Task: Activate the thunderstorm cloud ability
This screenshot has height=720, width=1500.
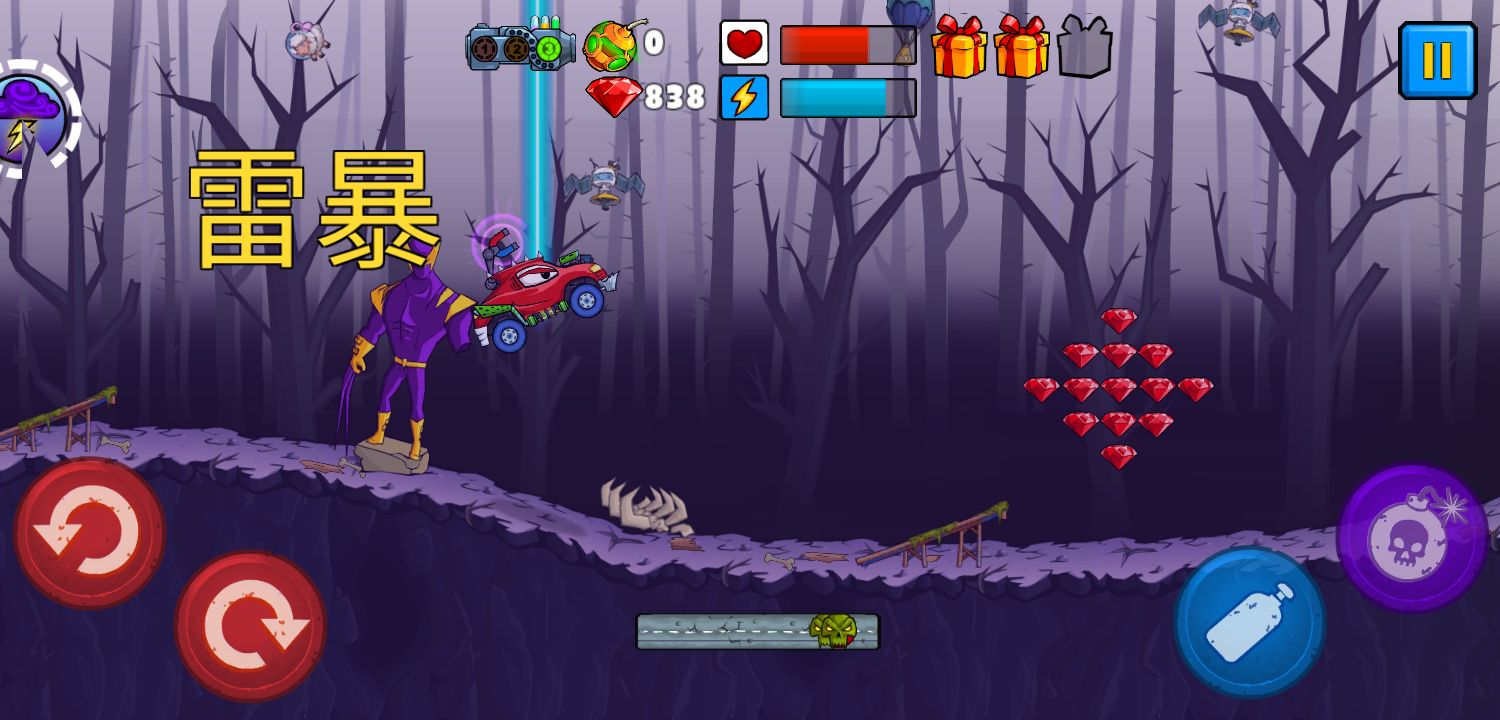Action: click(x=30, y=119)
